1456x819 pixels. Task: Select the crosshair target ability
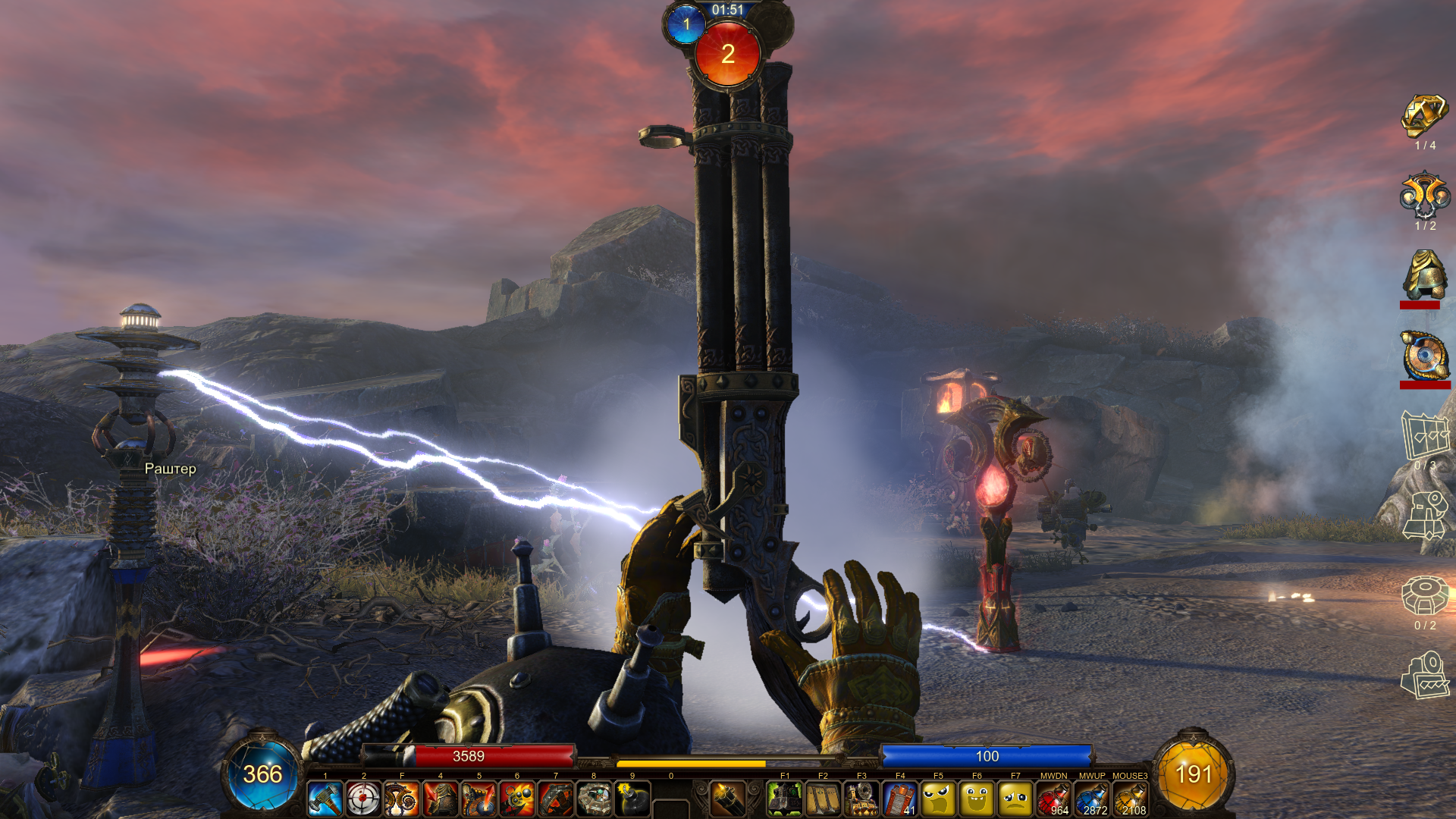click(x=364, y=799)
